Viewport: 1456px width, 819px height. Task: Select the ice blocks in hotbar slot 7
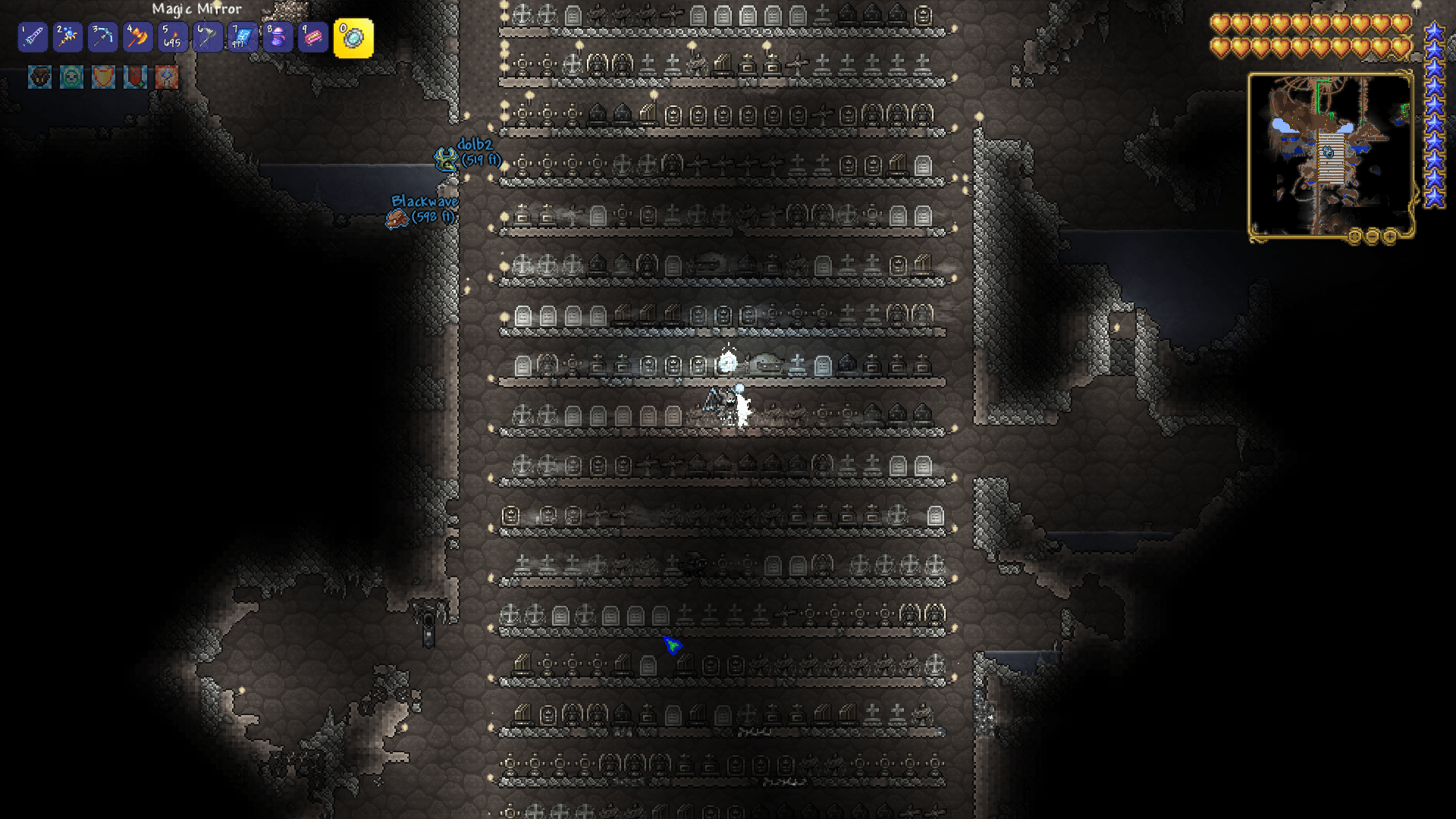242,36
